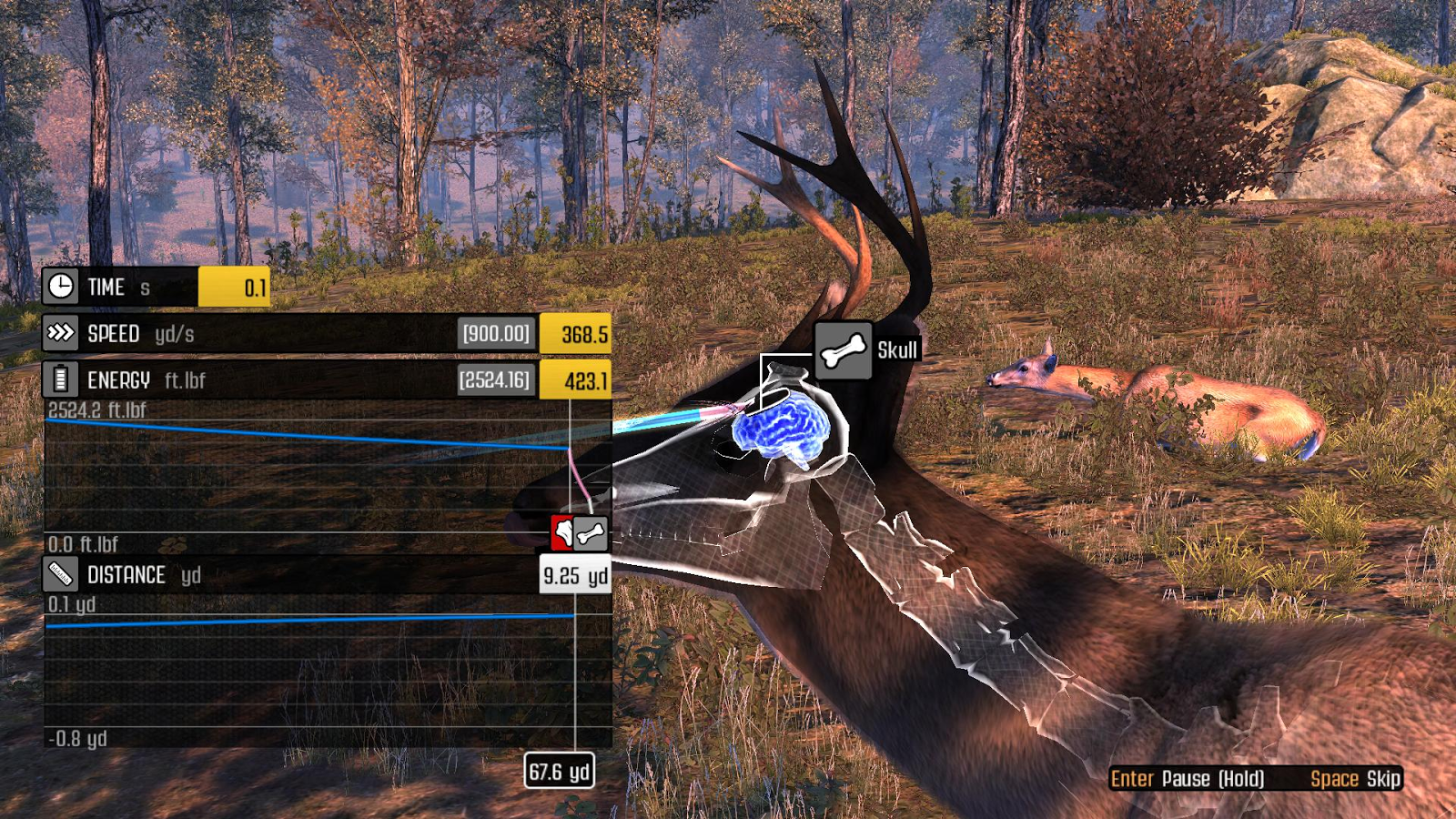Select the Skull bone hit label icon
This screenshot has width=1456, height=819.
point(844,350)
